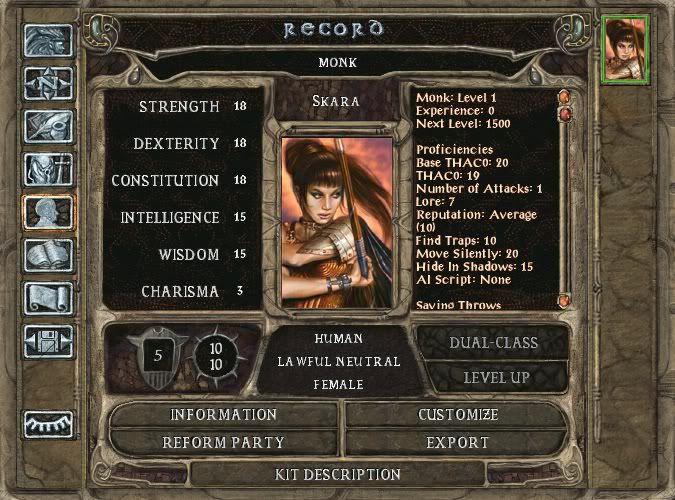Viewport: 675px width, 500px height.
Task: Open options with the floppy disk icon
Action: 47,343
